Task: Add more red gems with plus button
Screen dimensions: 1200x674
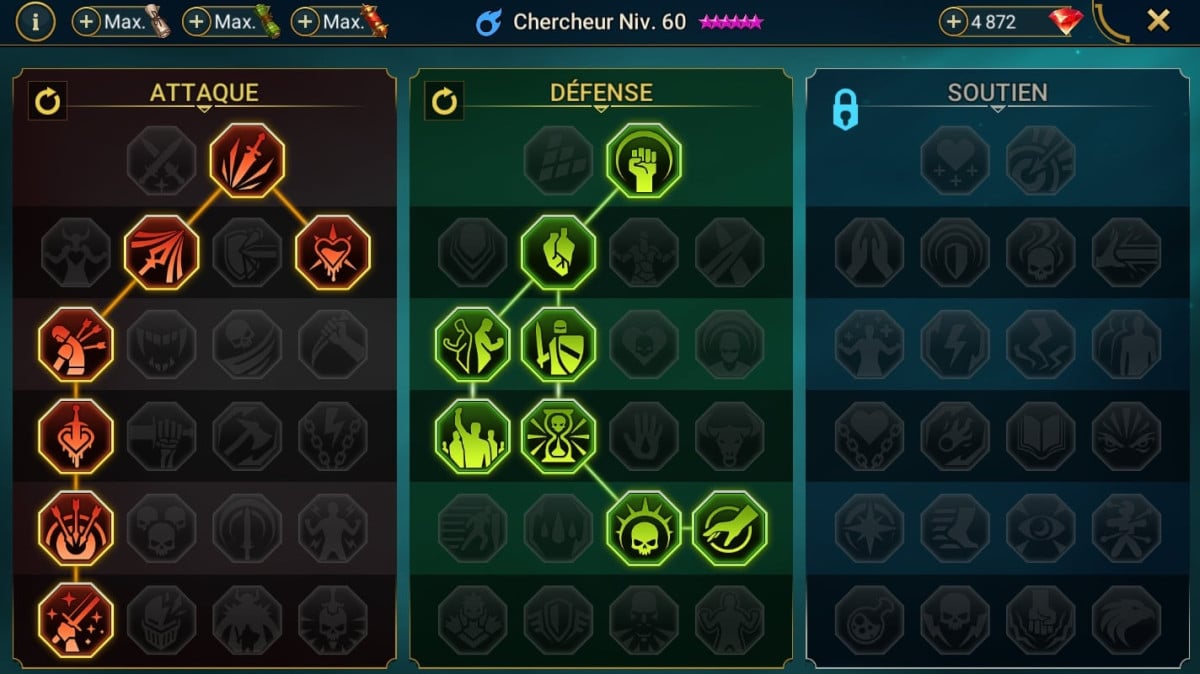Action: pos(954,22)
